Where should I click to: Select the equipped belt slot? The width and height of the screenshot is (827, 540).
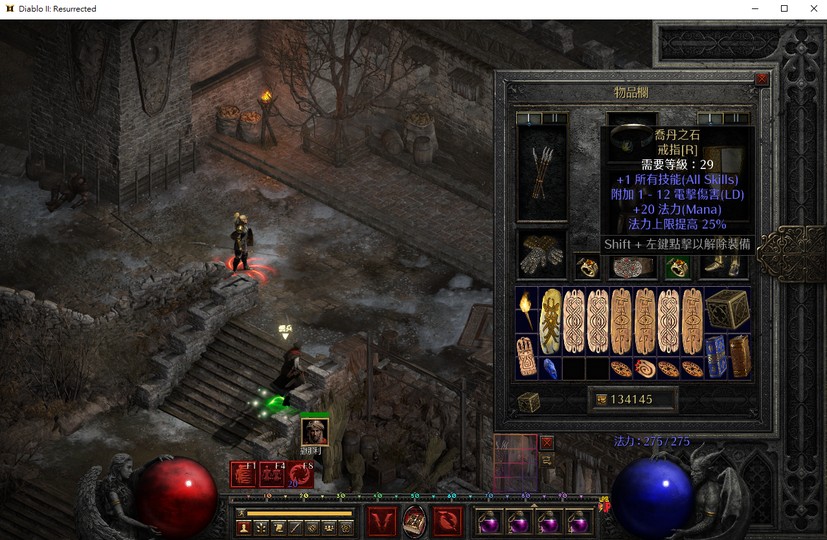click(x=632, y=268)
